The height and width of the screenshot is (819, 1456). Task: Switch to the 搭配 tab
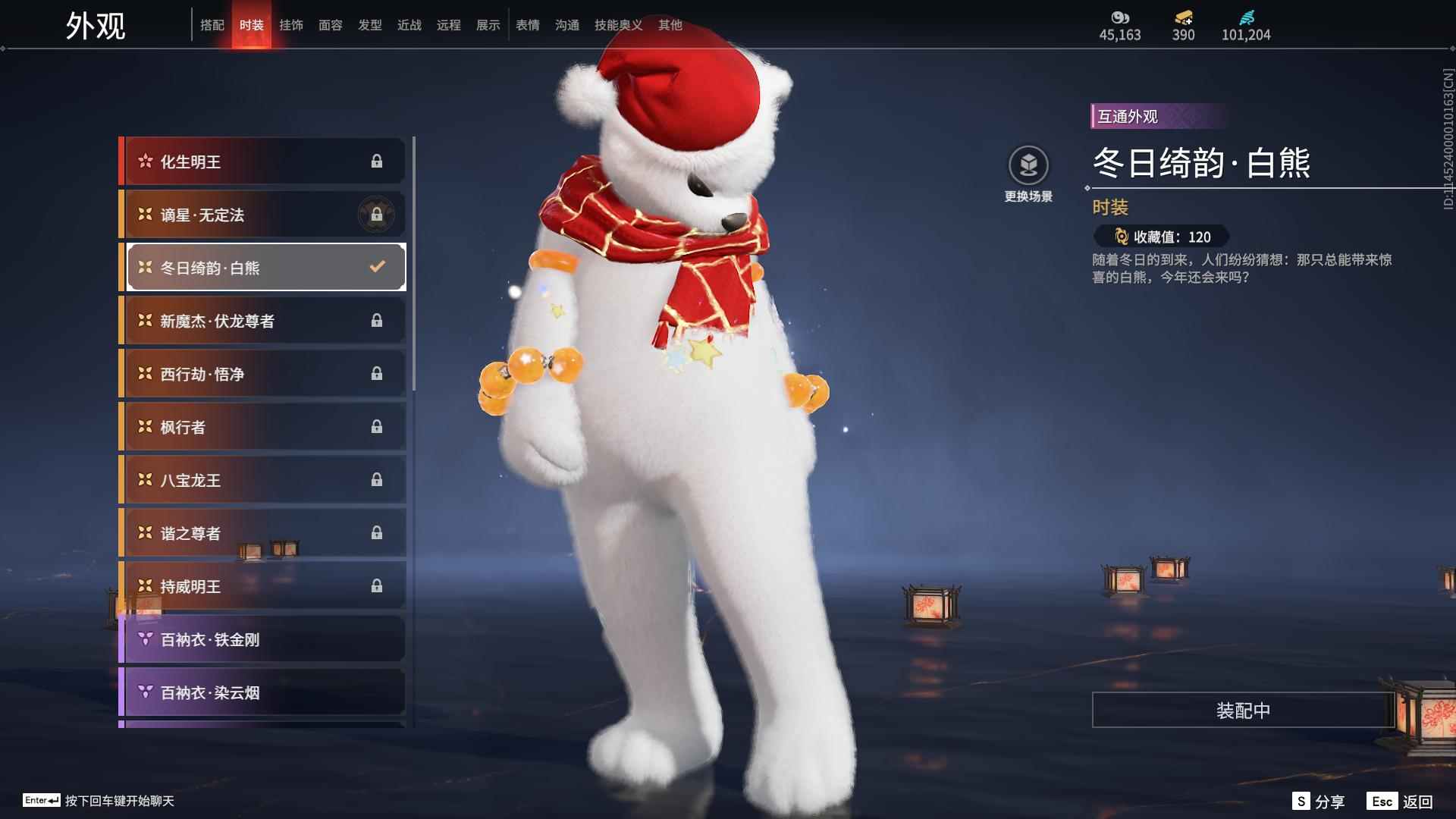point(212,25)
